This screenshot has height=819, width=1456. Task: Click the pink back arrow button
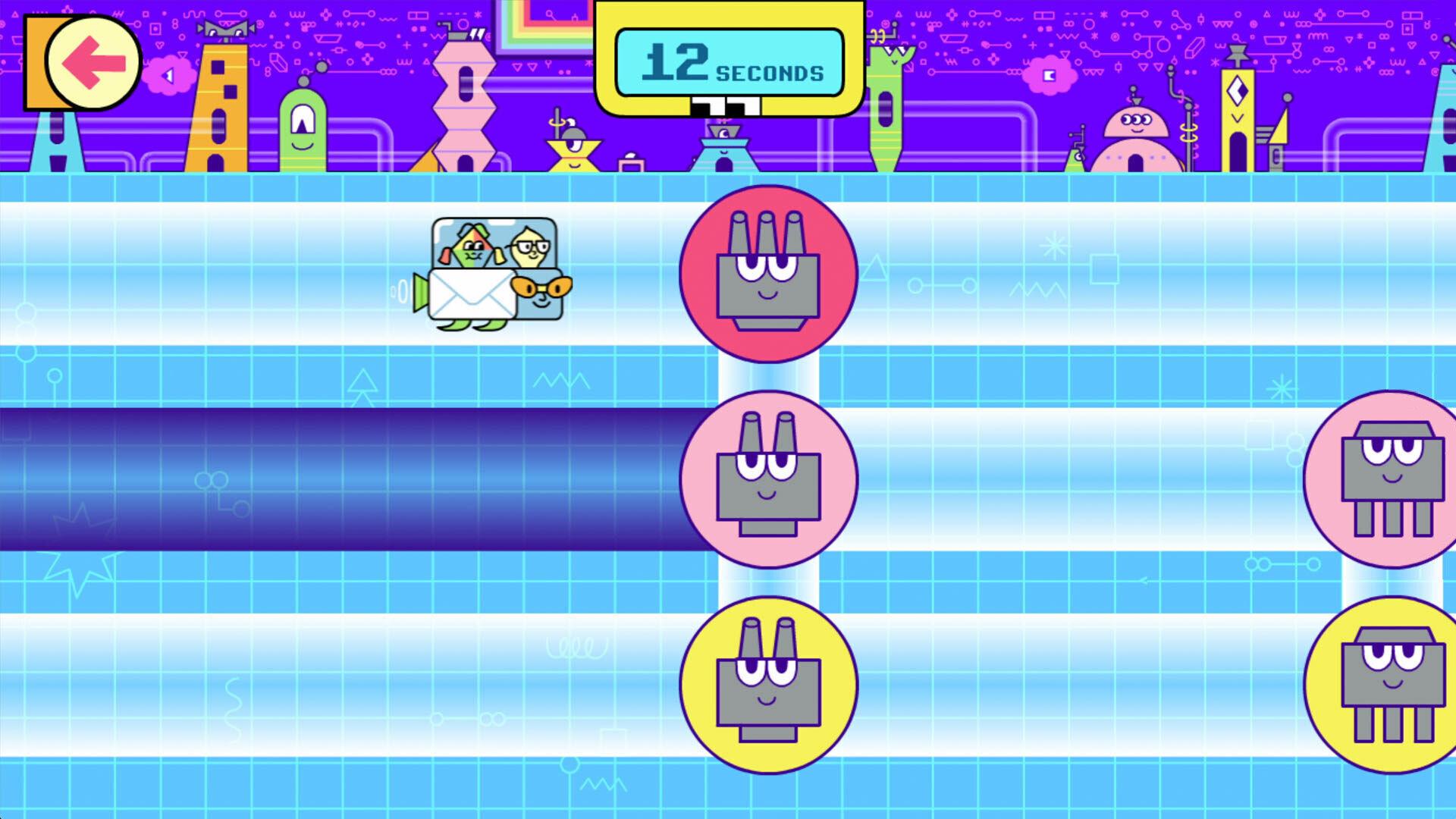click(x=93, y=62)
